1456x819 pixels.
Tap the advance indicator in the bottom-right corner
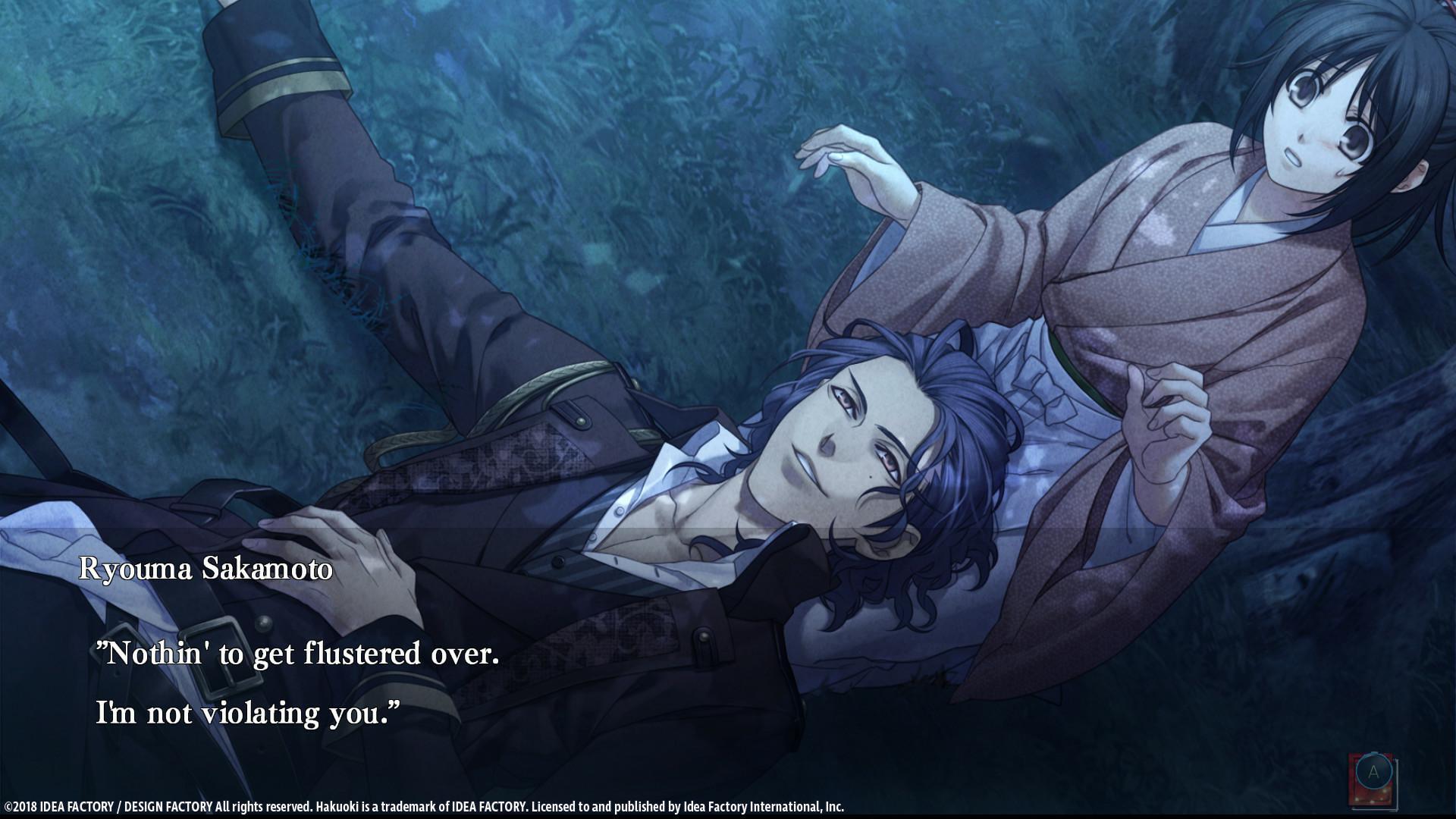[1373, 771]
